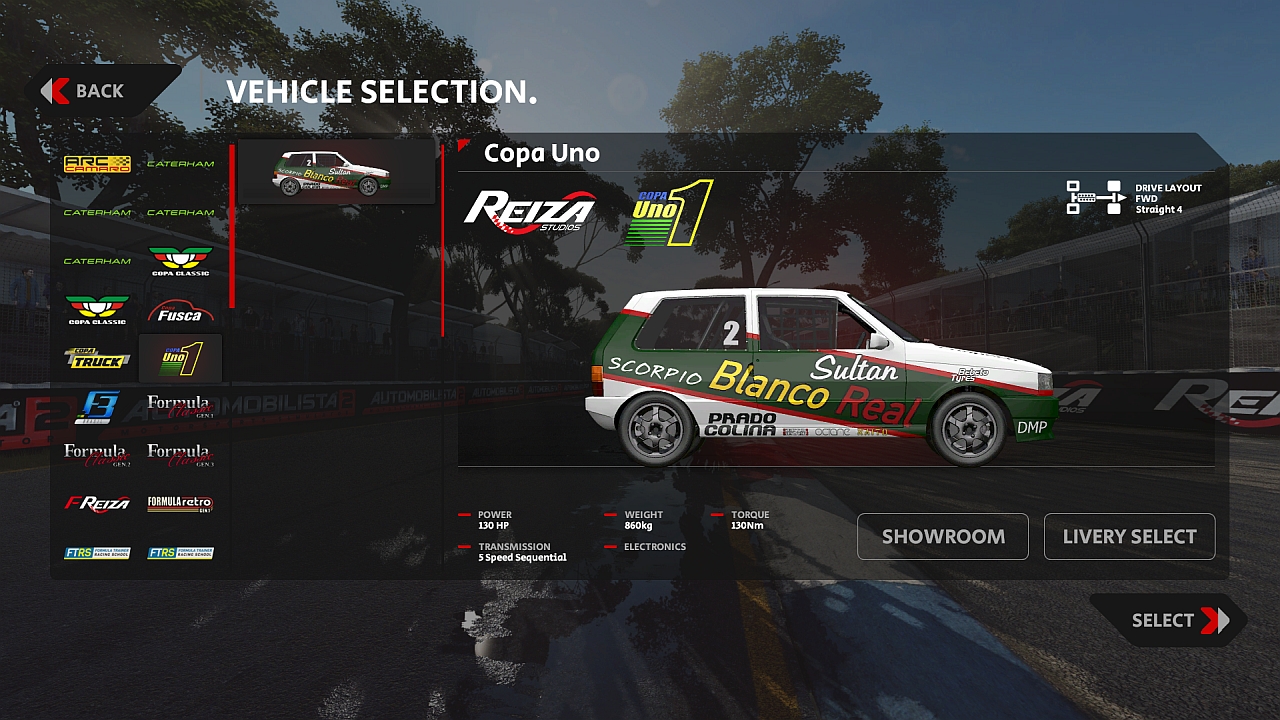Open Livery Select
Screen dimensions: 1280x720
pyautogui.click(x=1129, y=537)
